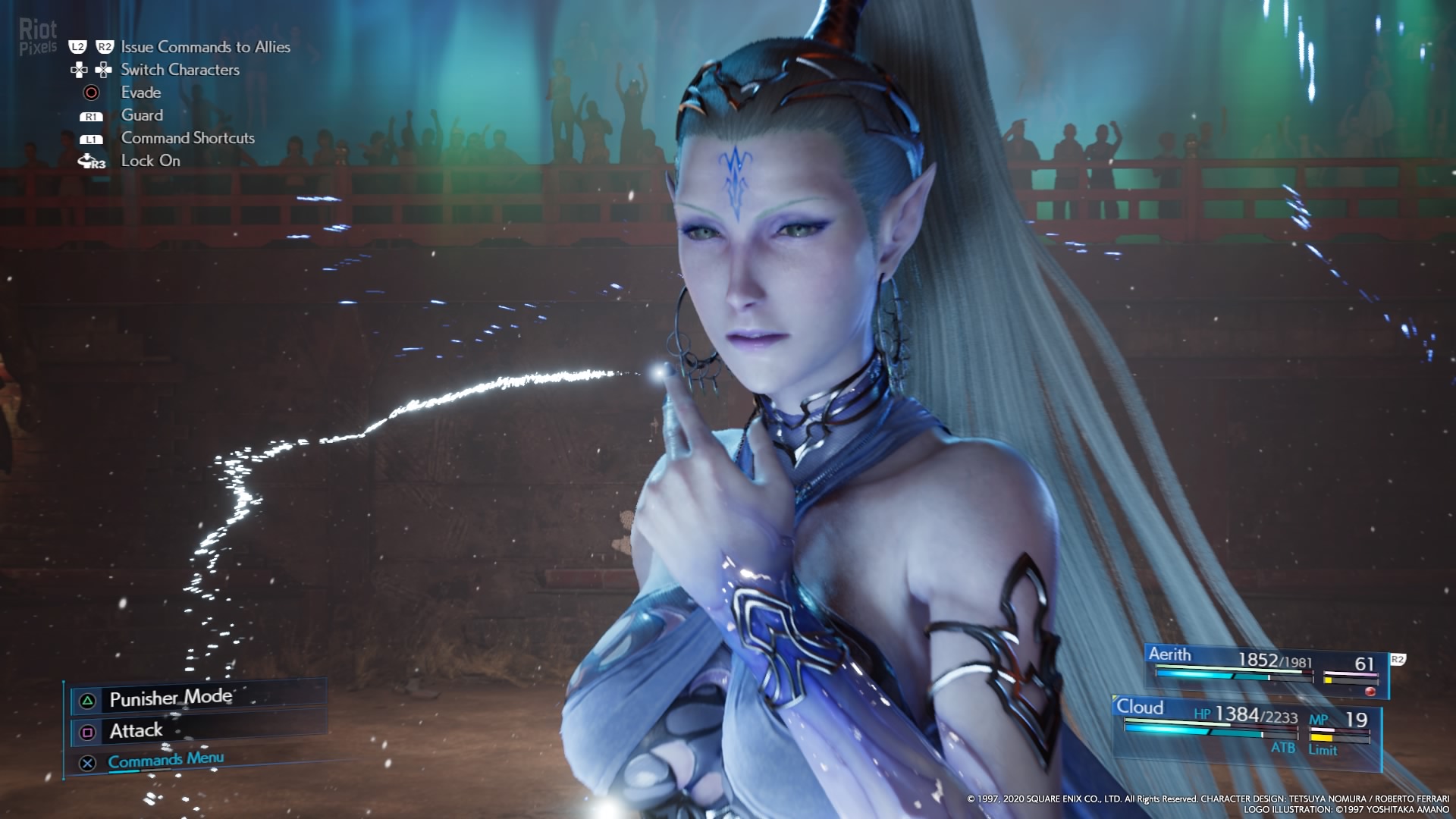Choose the Attack command

pyautogui.click(x=136, y=731)
